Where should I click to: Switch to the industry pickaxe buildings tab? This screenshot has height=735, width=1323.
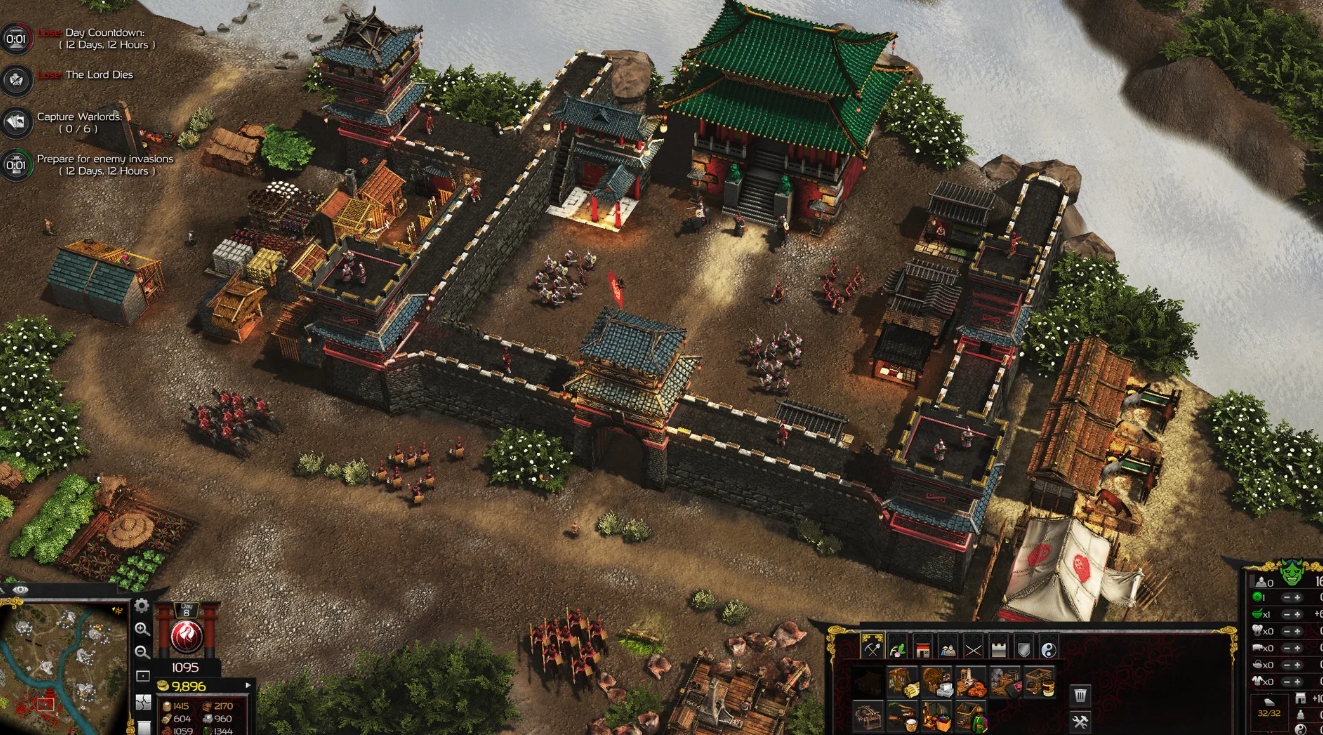pyautogui.click(x=872, y=646)
